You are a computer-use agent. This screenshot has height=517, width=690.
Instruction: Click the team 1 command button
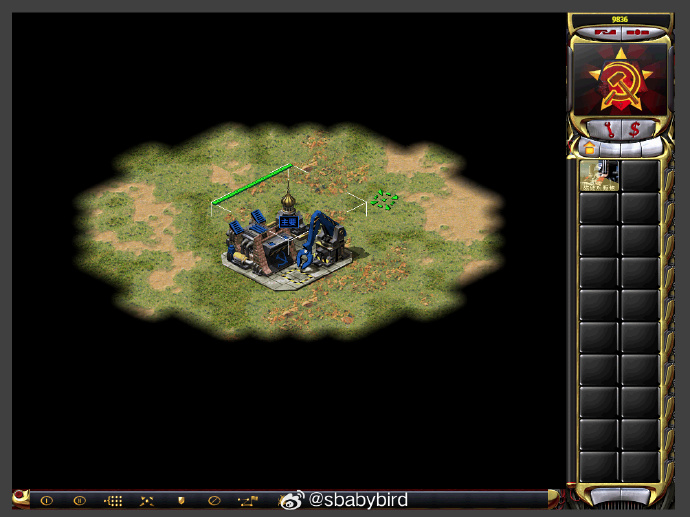click(x=46, y=500)
